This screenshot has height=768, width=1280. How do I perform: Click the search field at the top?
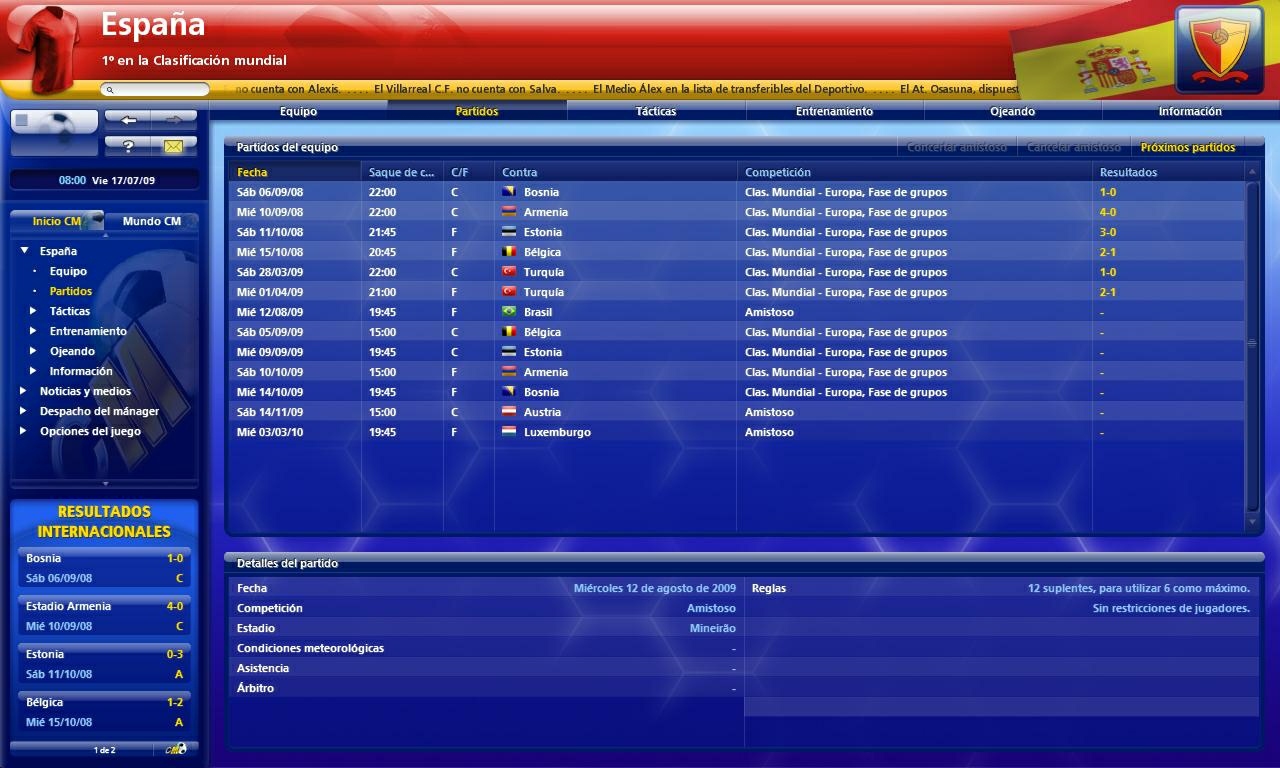tap(155, 89)
